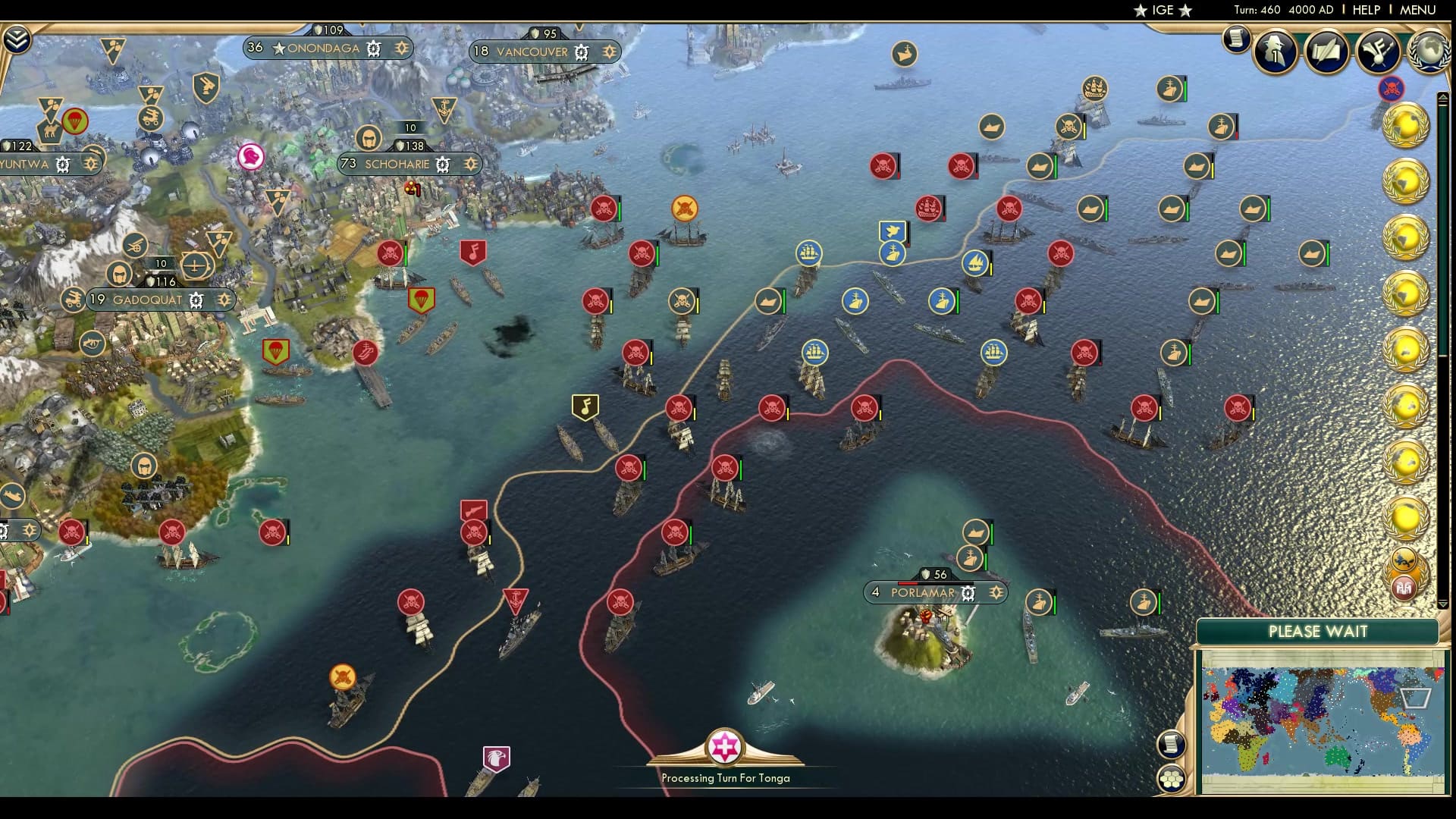Select the Vancouver city name banner
This screenshot has width=1456, height=819.
pyautogui.click(x=532, y=52)
